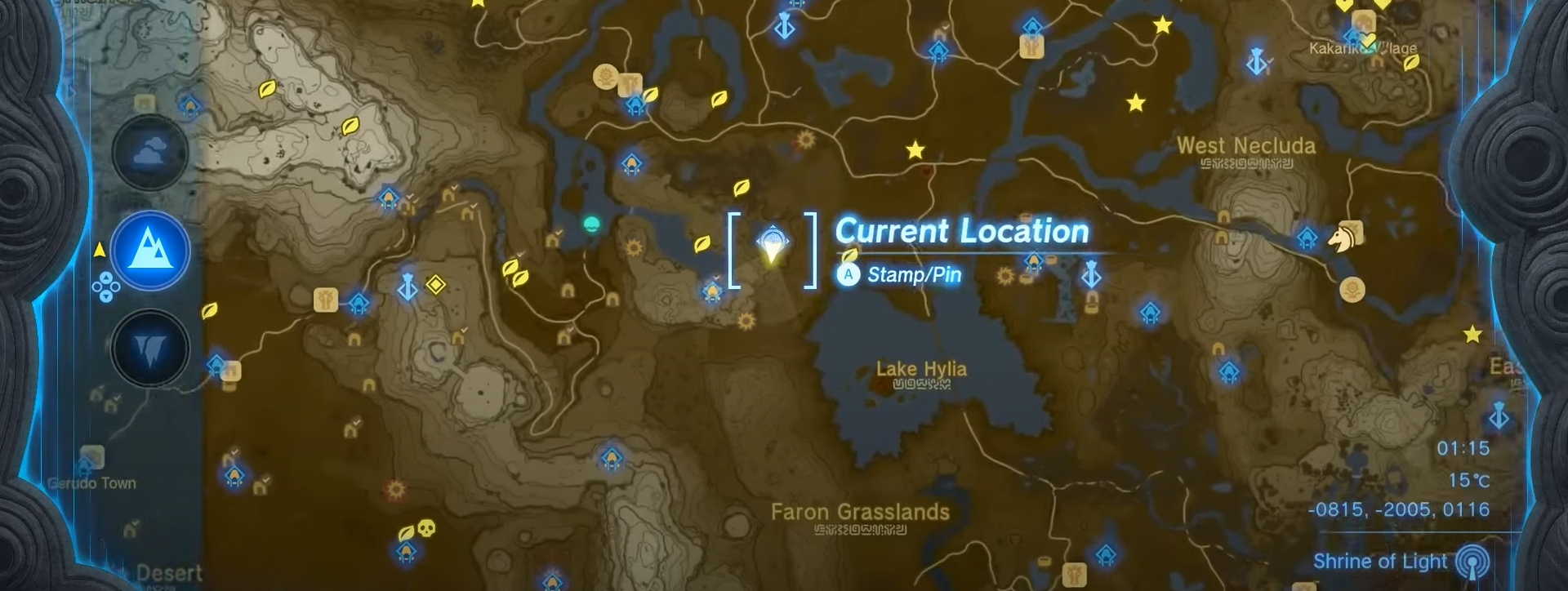Click the yellow star marker near West Necluda
The height and width of the screenshot is (591, 1568).
pos(1136,104)
